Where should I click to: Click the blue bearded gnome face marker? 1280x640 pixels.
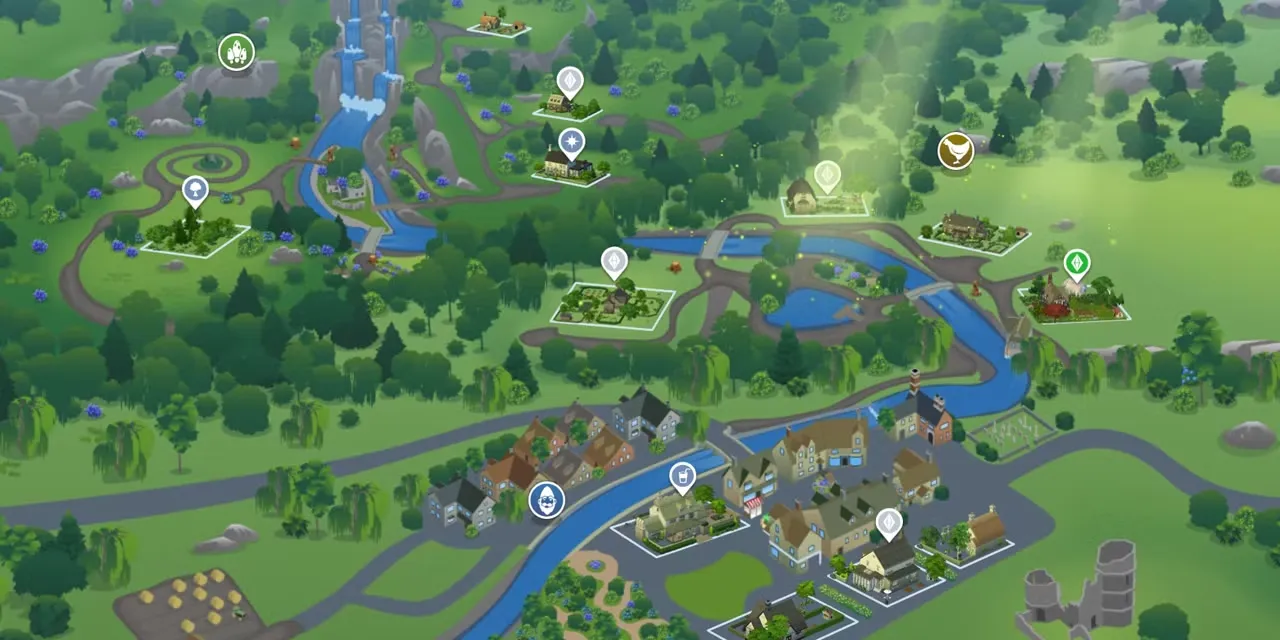(x=546, y=499)
